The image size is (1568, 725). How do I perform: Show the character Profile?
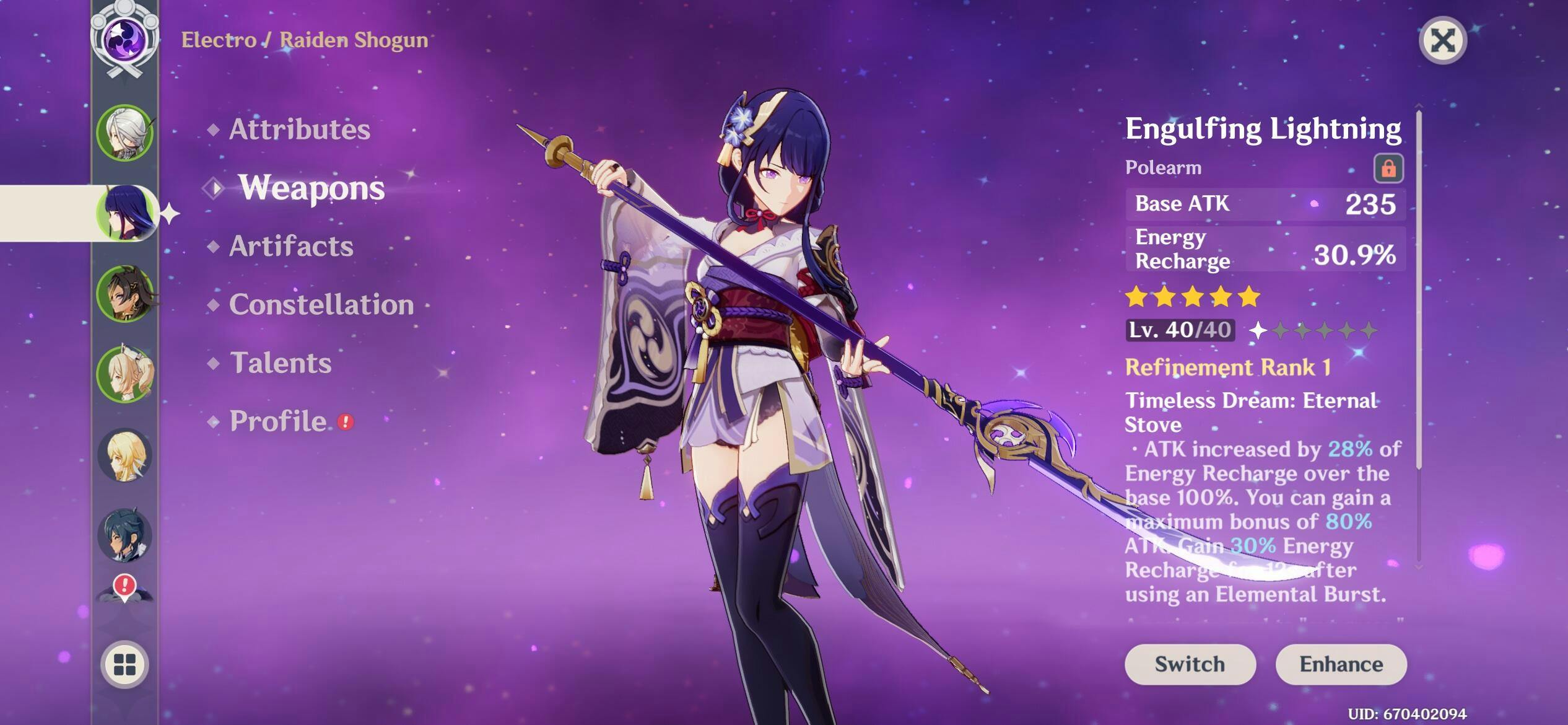point(278,421)
